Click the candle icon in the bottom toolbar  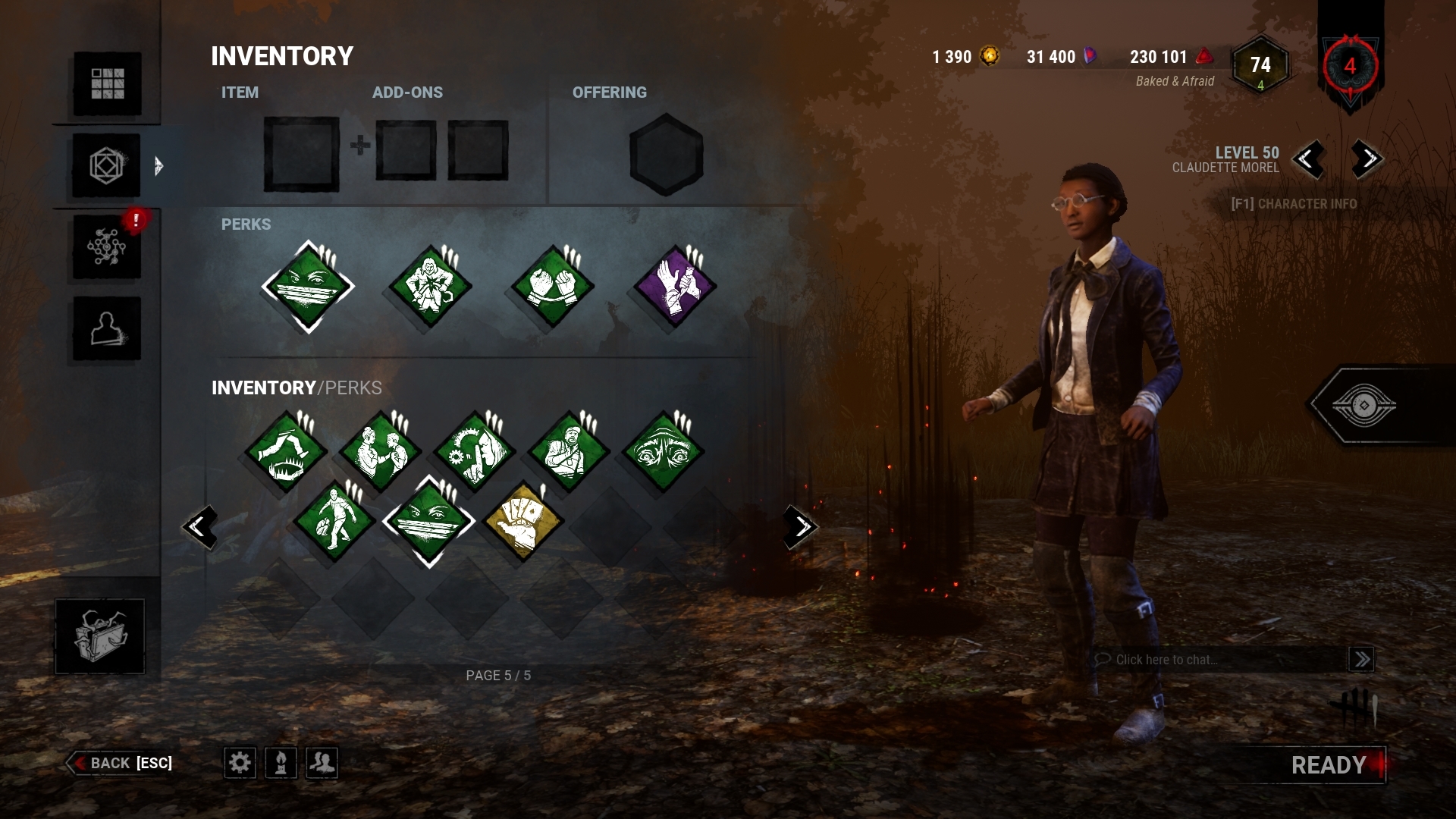pyautogui.click(x=281, y=764)
